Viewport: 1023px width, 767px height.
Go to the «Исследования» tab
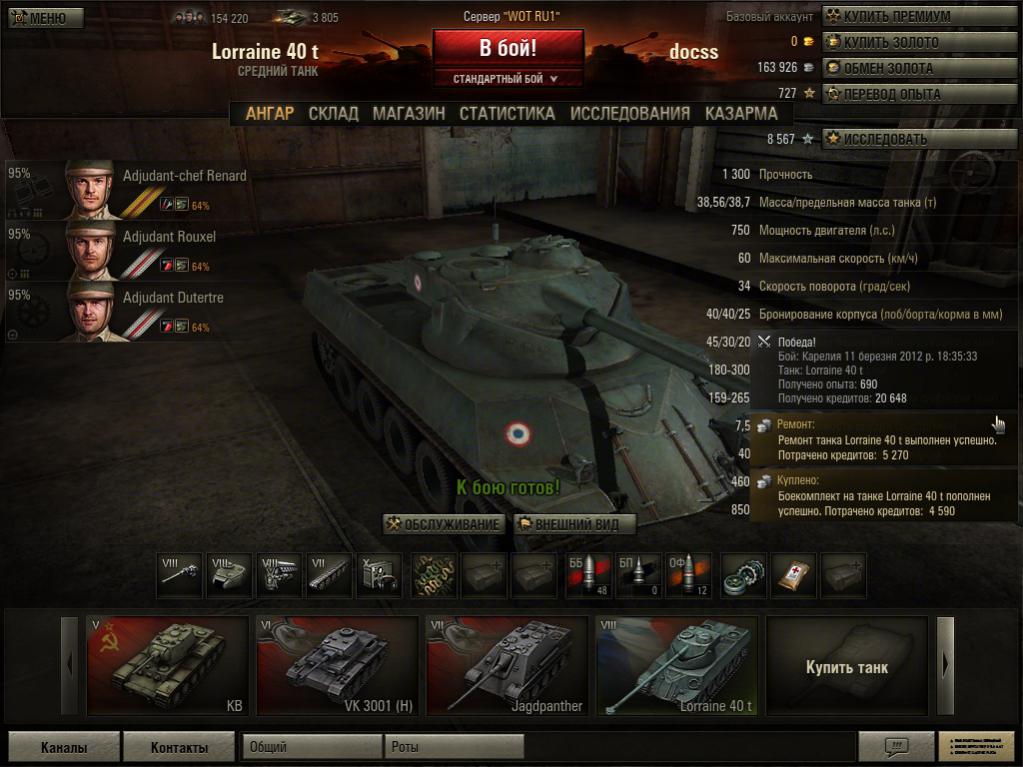tap(630, 114)
